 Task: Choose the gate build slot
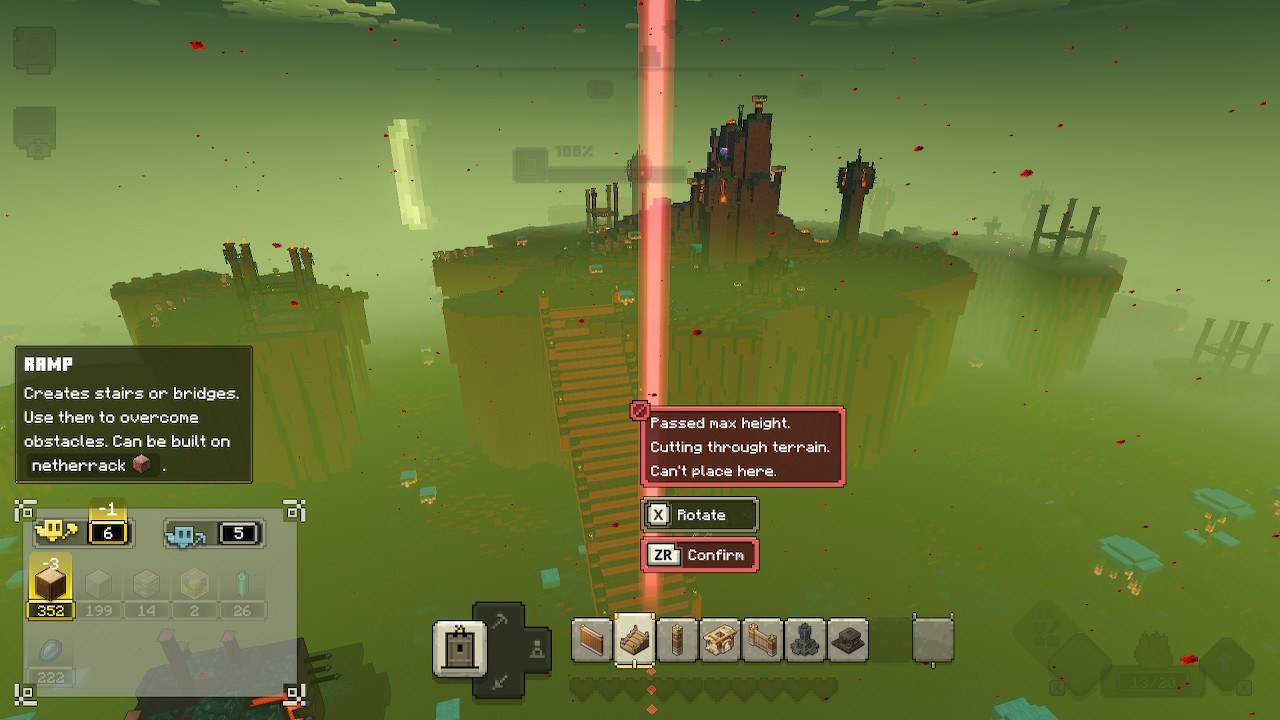[763, 641]
